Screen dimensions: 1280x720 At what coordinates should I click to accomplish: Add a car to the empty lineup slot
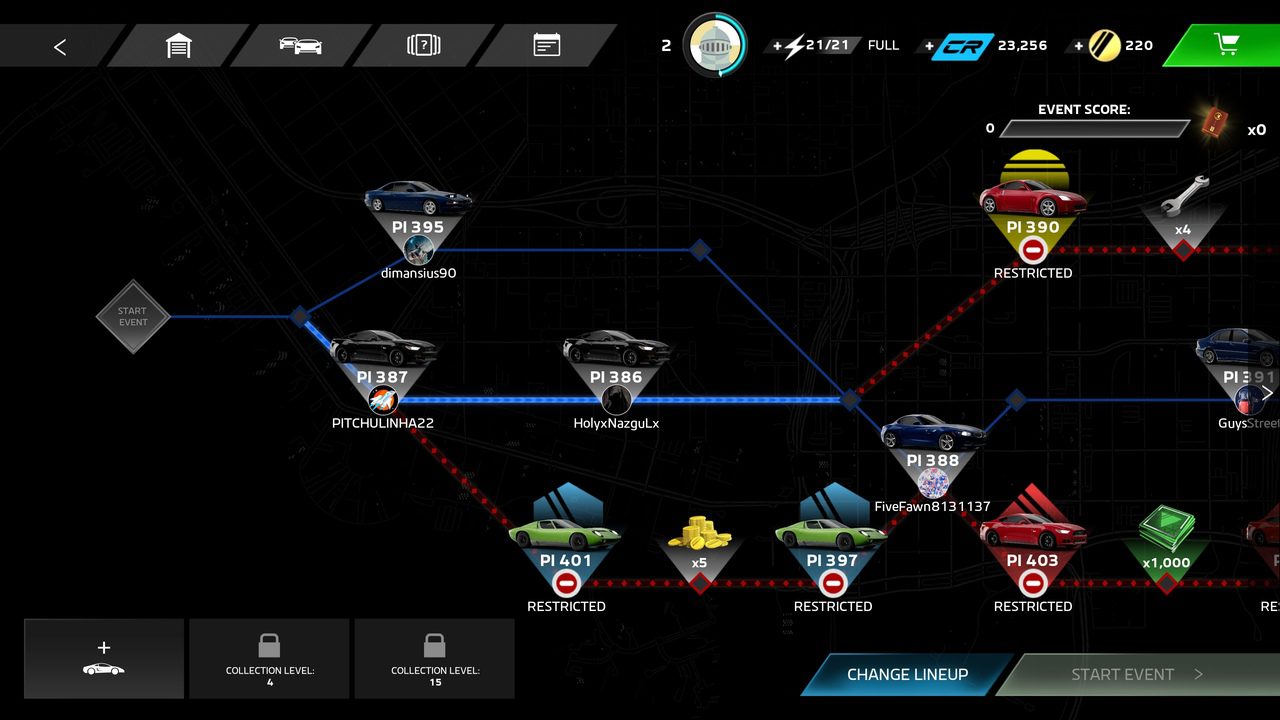104,658
